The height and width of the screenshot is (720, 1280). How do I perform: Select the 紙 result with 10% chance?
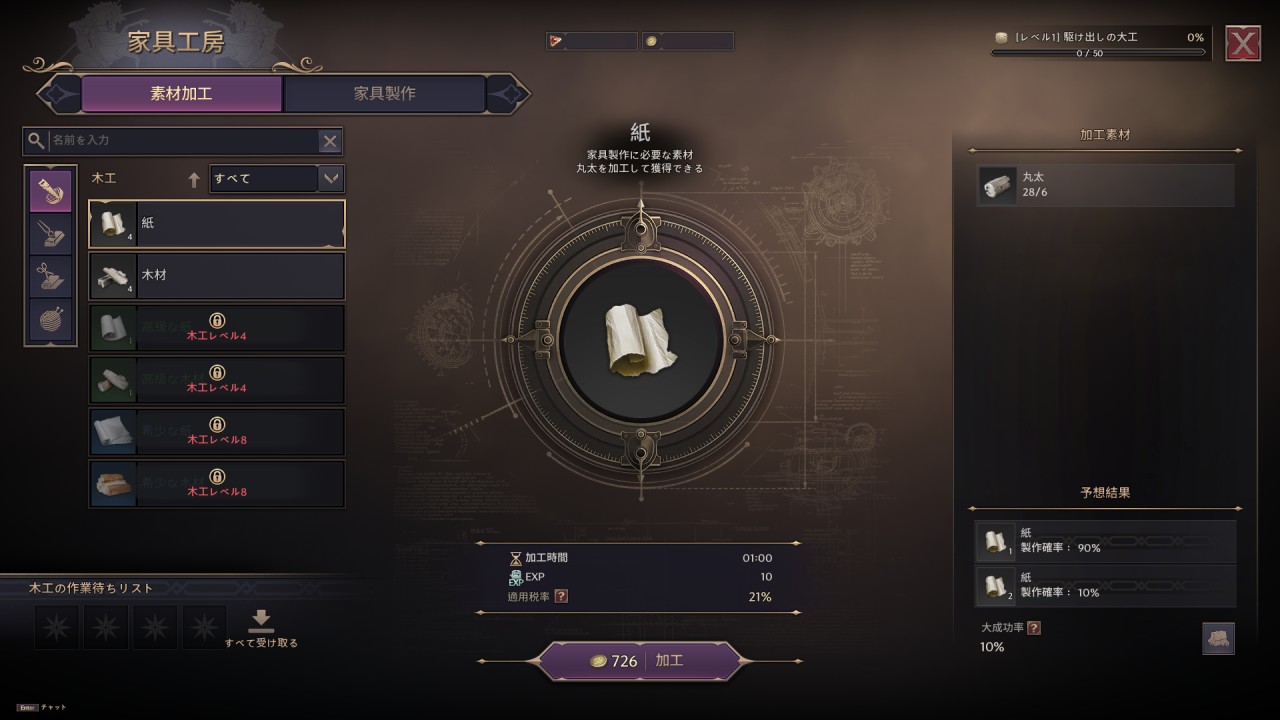(x=1105, y=585)
